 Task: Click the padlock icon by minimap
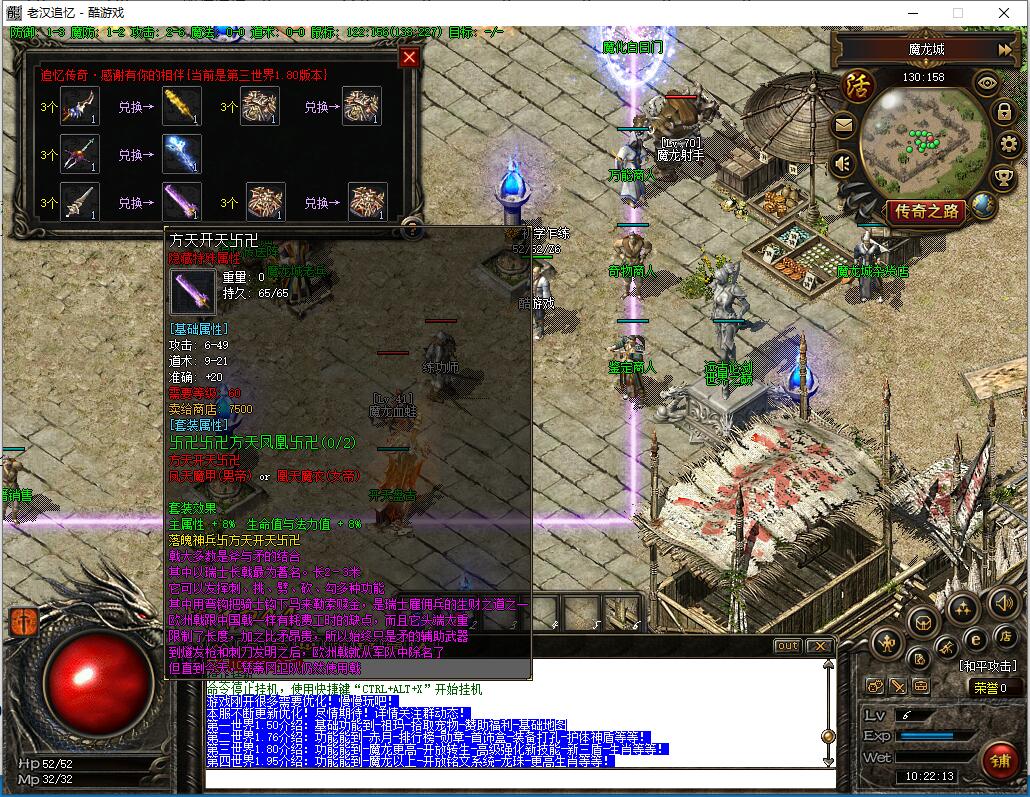(x=1005, y=111)
